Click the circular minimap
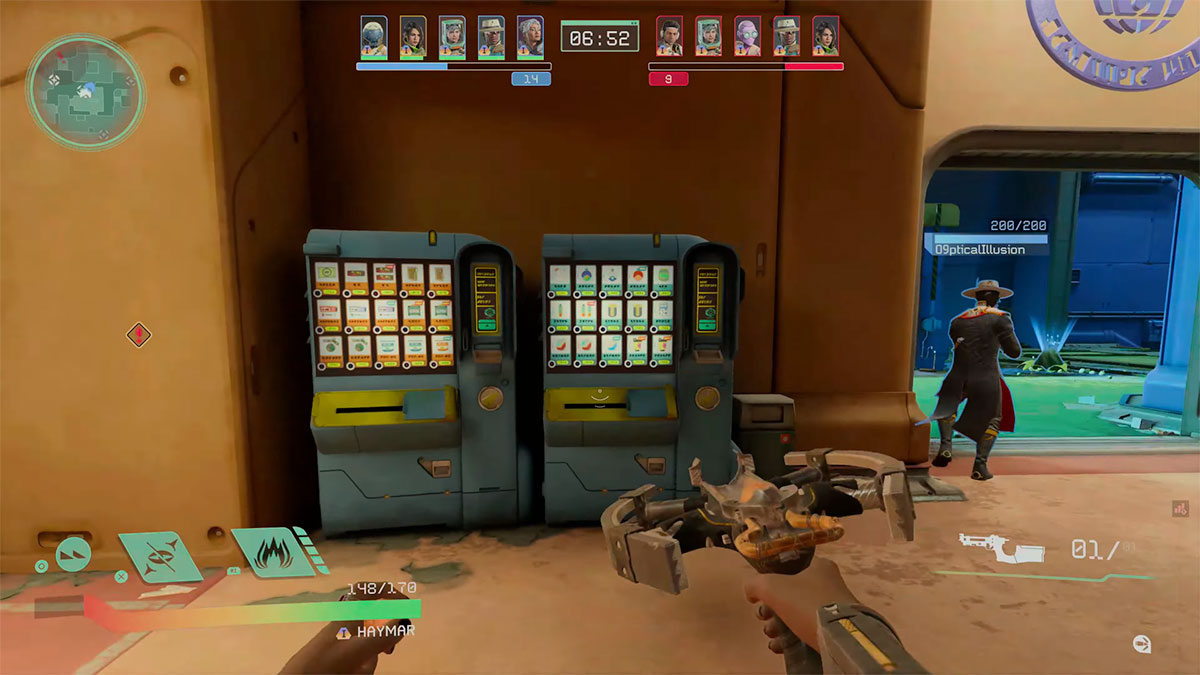The width and height of the screenshot is (1200, 675). point(85,92)
